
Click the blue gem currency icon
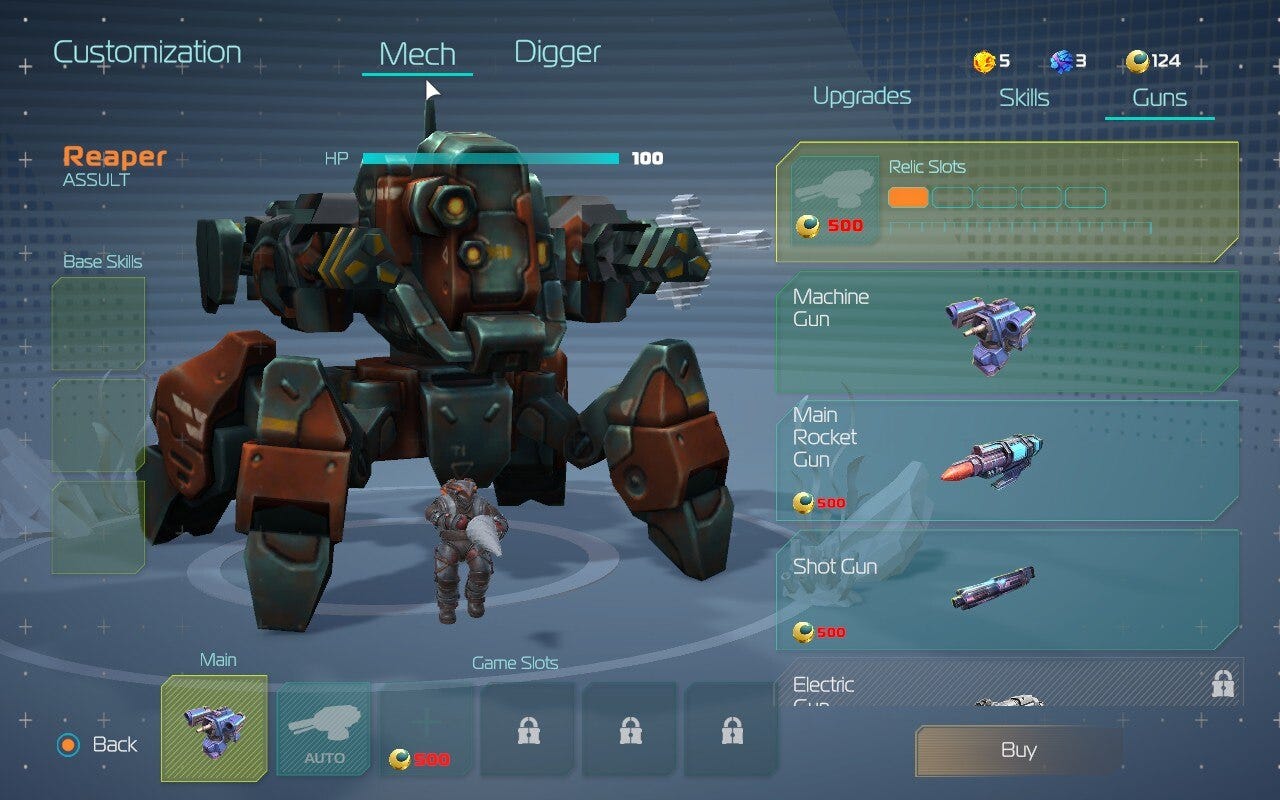(x=1062, y=60)
